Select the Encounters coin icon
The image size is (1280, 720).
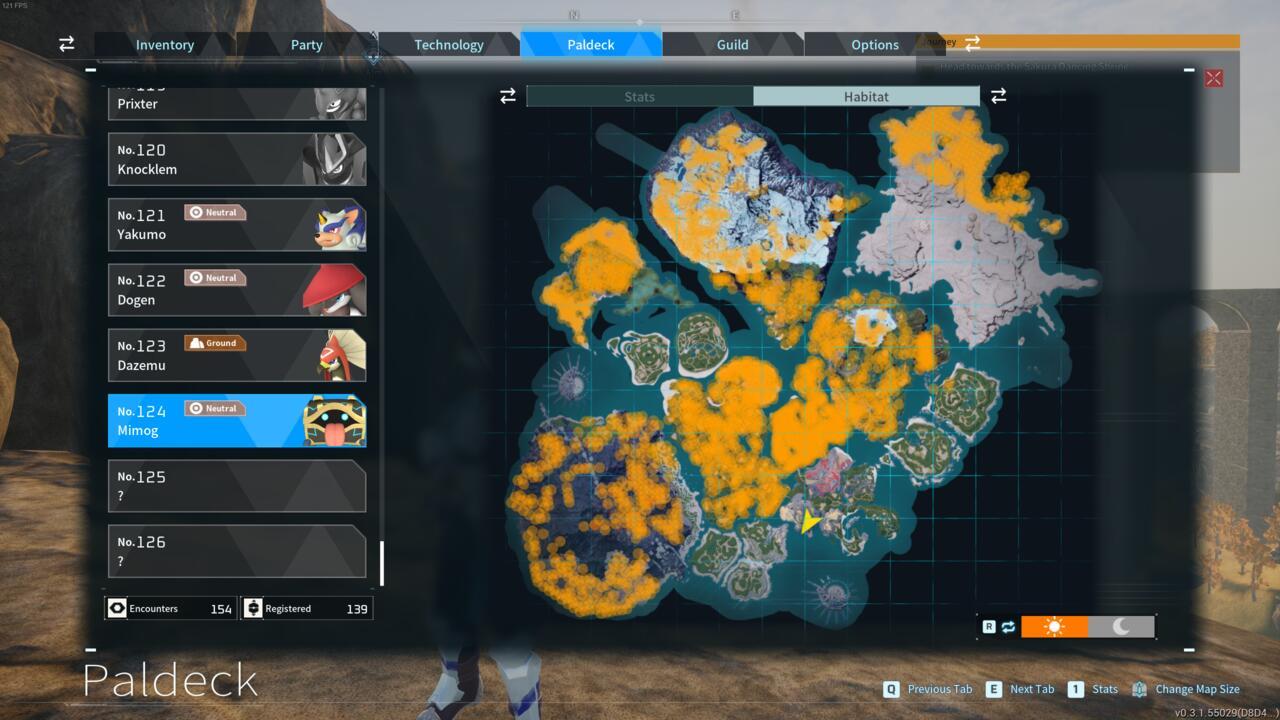tap(117, 608)
